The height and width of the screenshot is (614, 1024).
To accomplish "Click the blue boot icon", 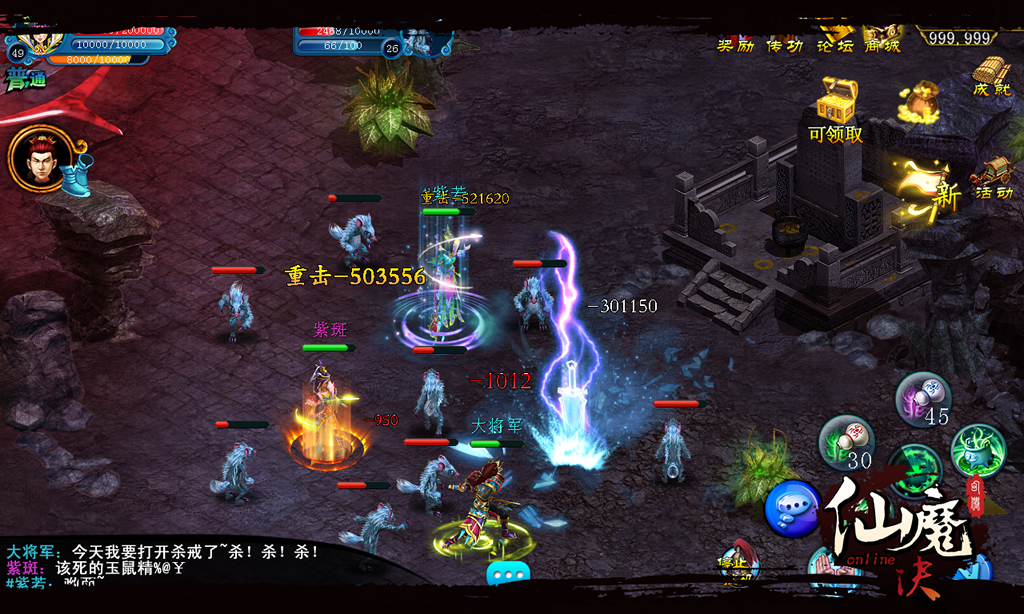I will tap(76, 176).
